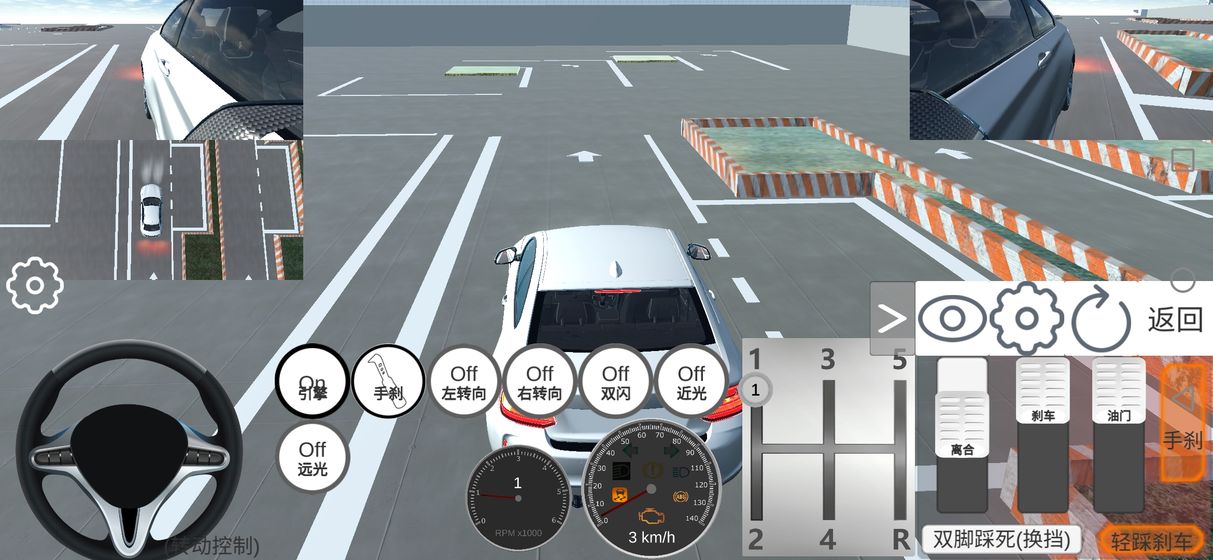Switch on the 近光 low beams
This screenshot has width=1213, height=560.
pos(691,383)
